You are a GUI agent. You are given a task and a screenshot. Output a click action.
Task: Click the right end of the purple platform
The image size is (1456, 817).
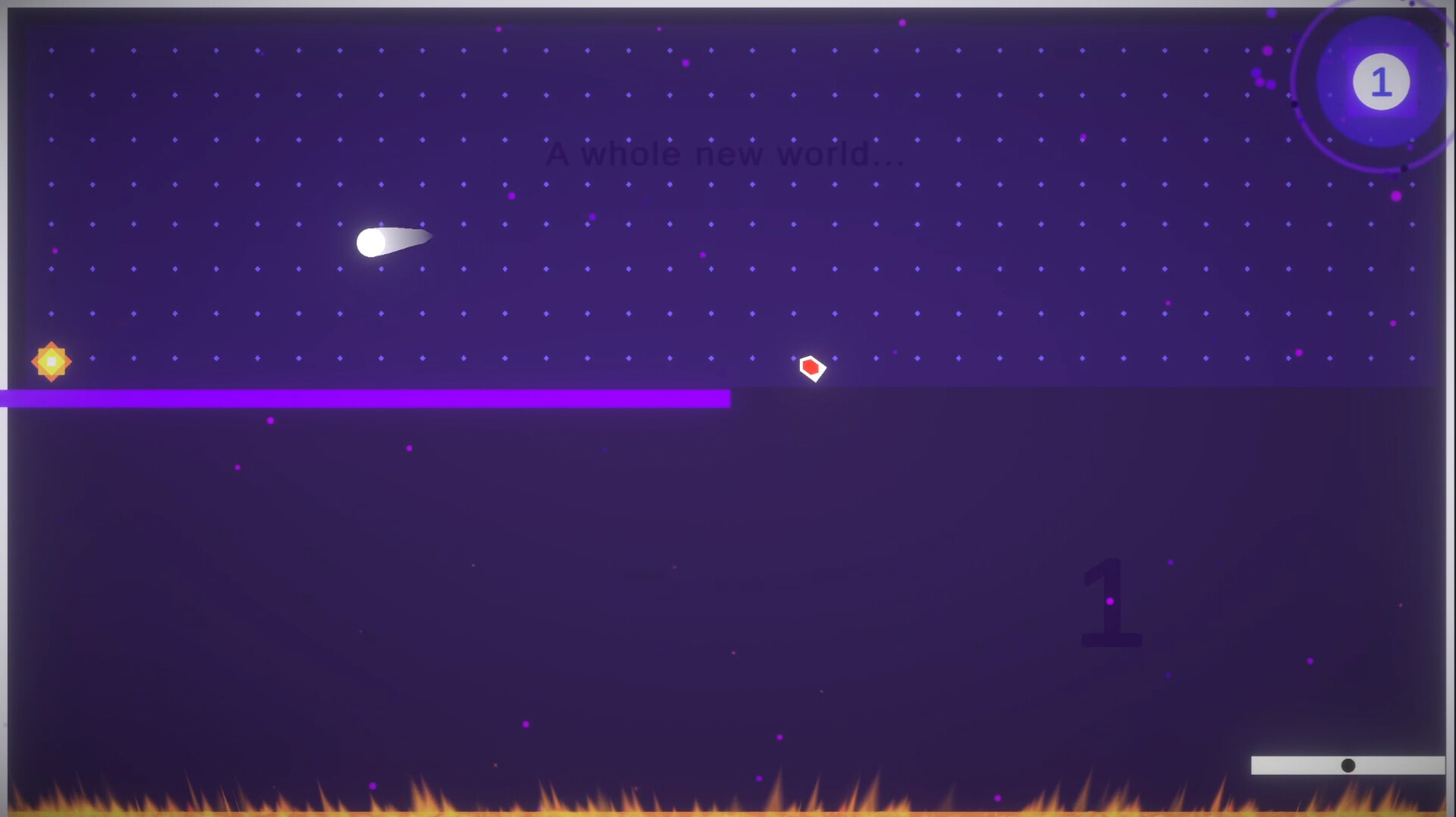click(720, 398)
